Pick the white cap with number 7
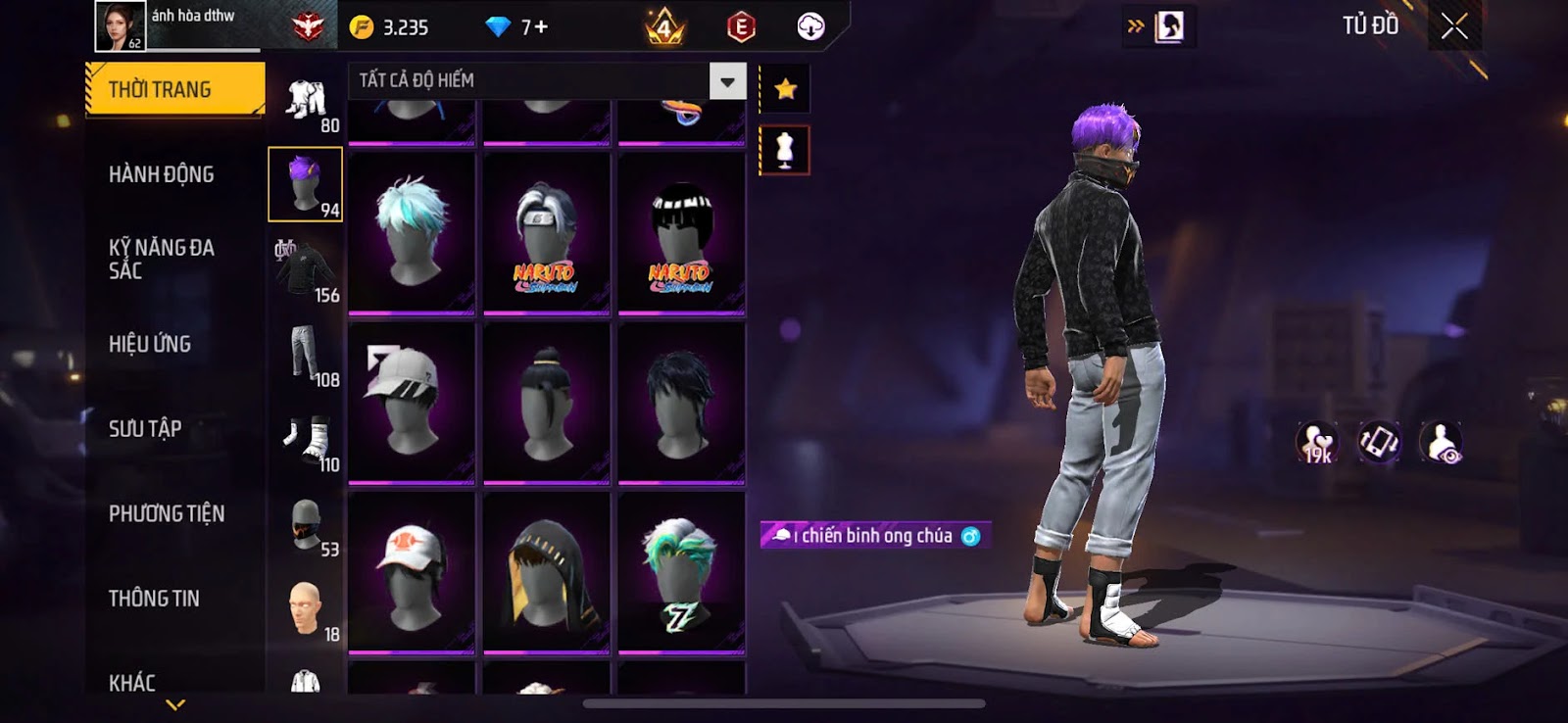 pos(412,403)
